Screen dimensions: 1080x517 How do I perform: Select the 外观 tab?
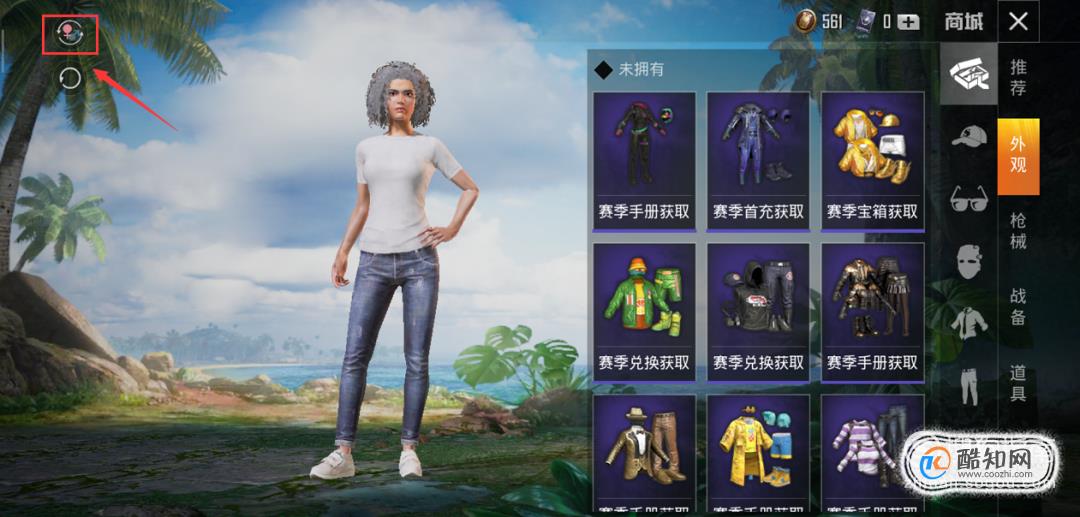(x=1018, y=156)
